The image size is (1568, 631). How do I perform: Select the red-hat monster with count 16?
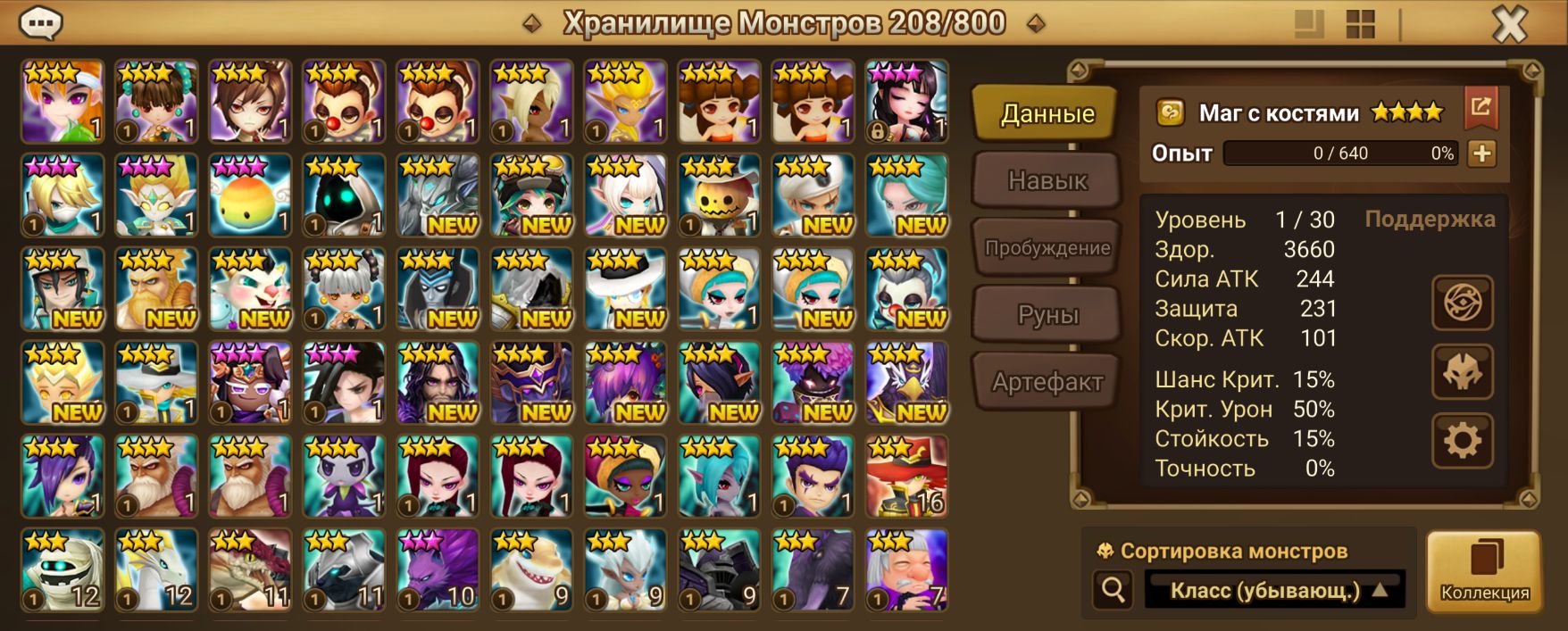905,477
